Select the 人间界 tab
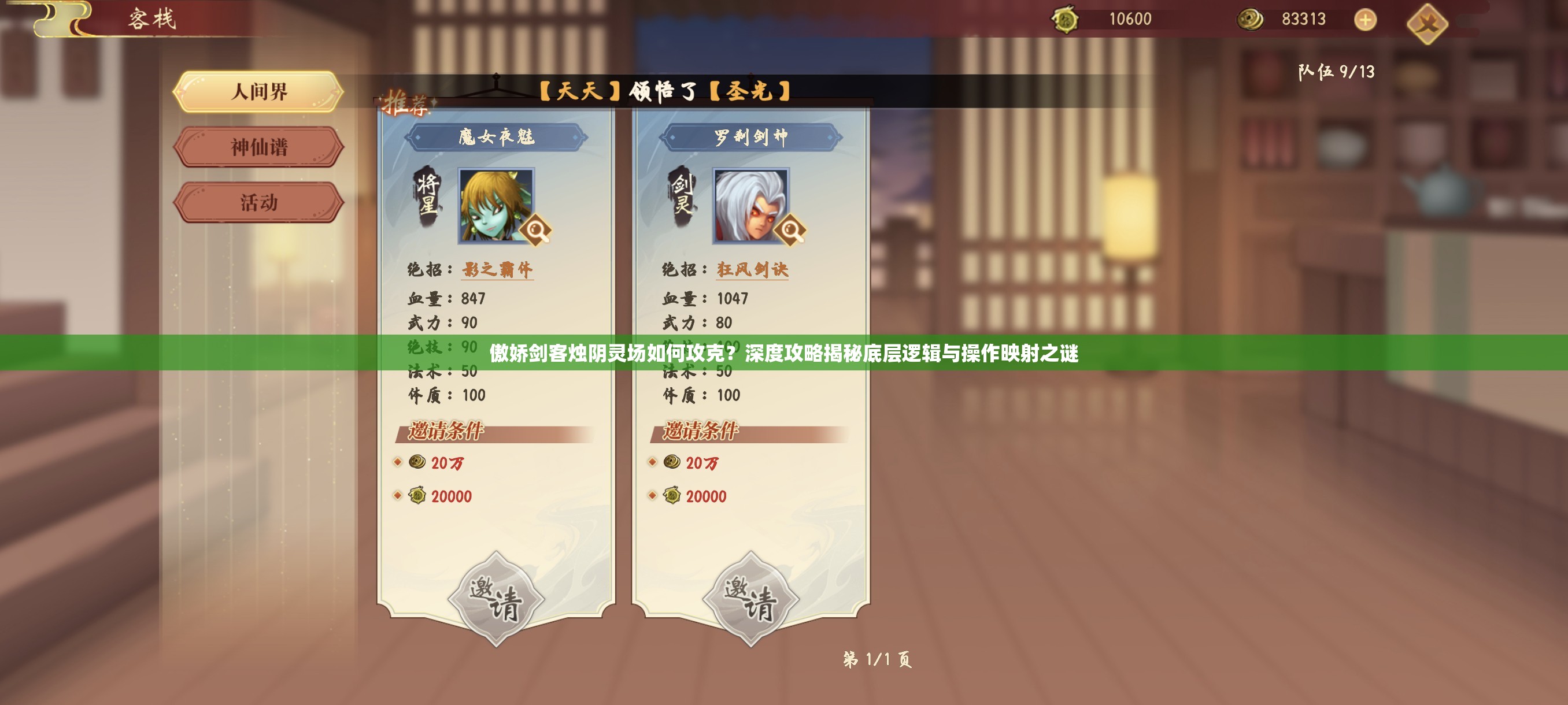The height and width of the screenshot is (705, 1568). (x=261, y=91)
